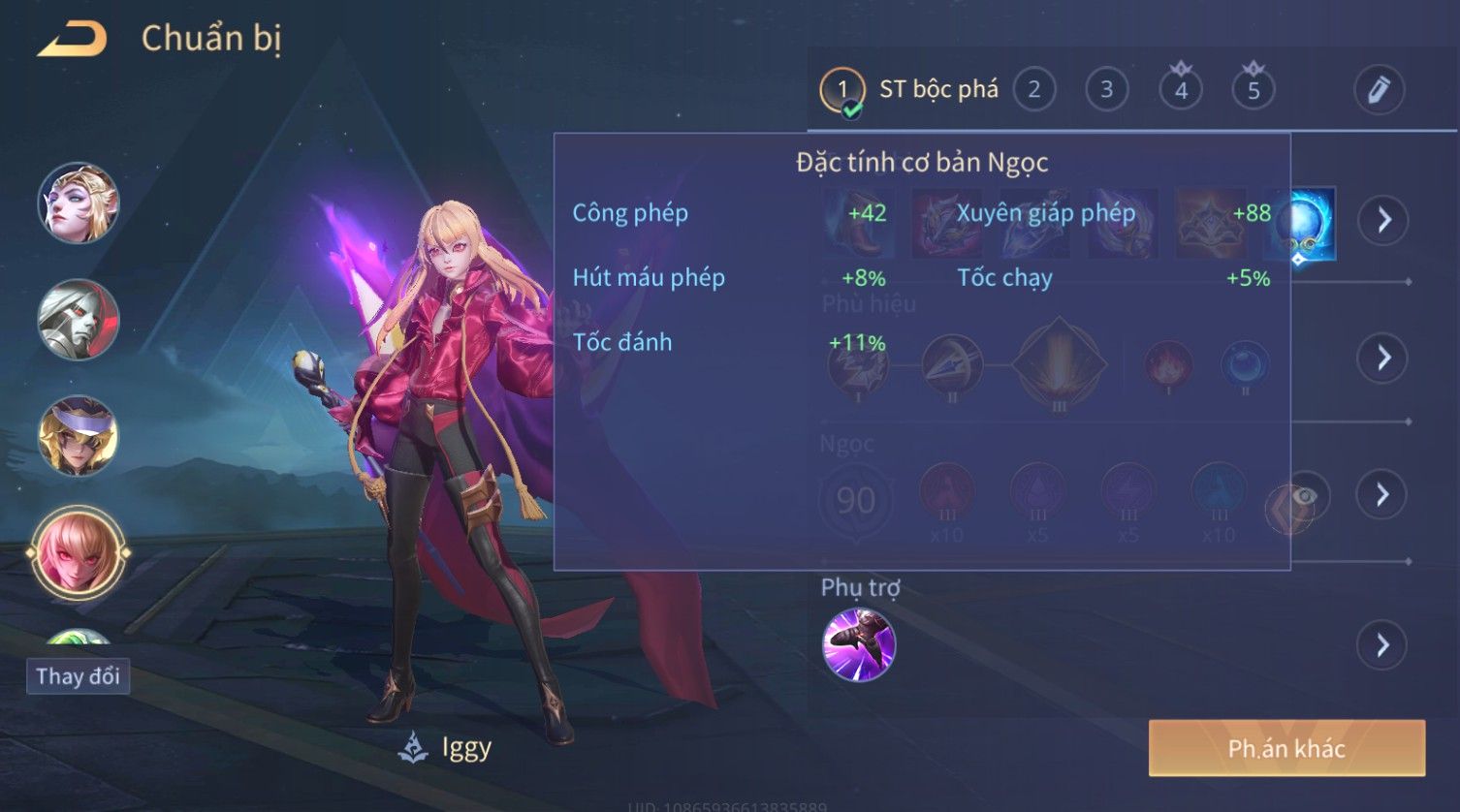The height and width of the screenshot is (812, 1460).
Task: Select the elf woman hero portrait
Action: click(78, 203)
